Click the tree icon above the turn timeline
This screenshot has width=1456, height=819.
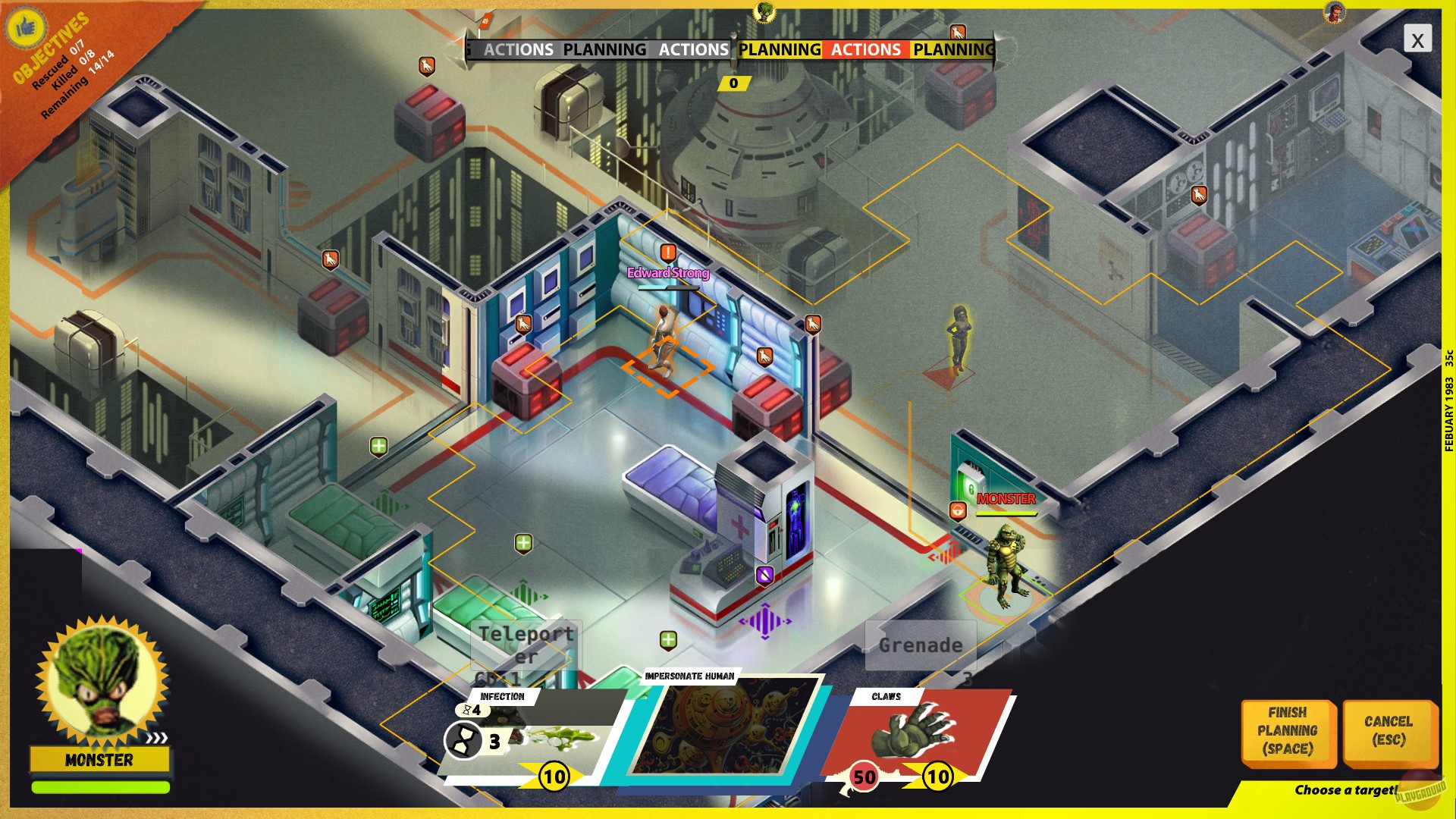point(758,13)
